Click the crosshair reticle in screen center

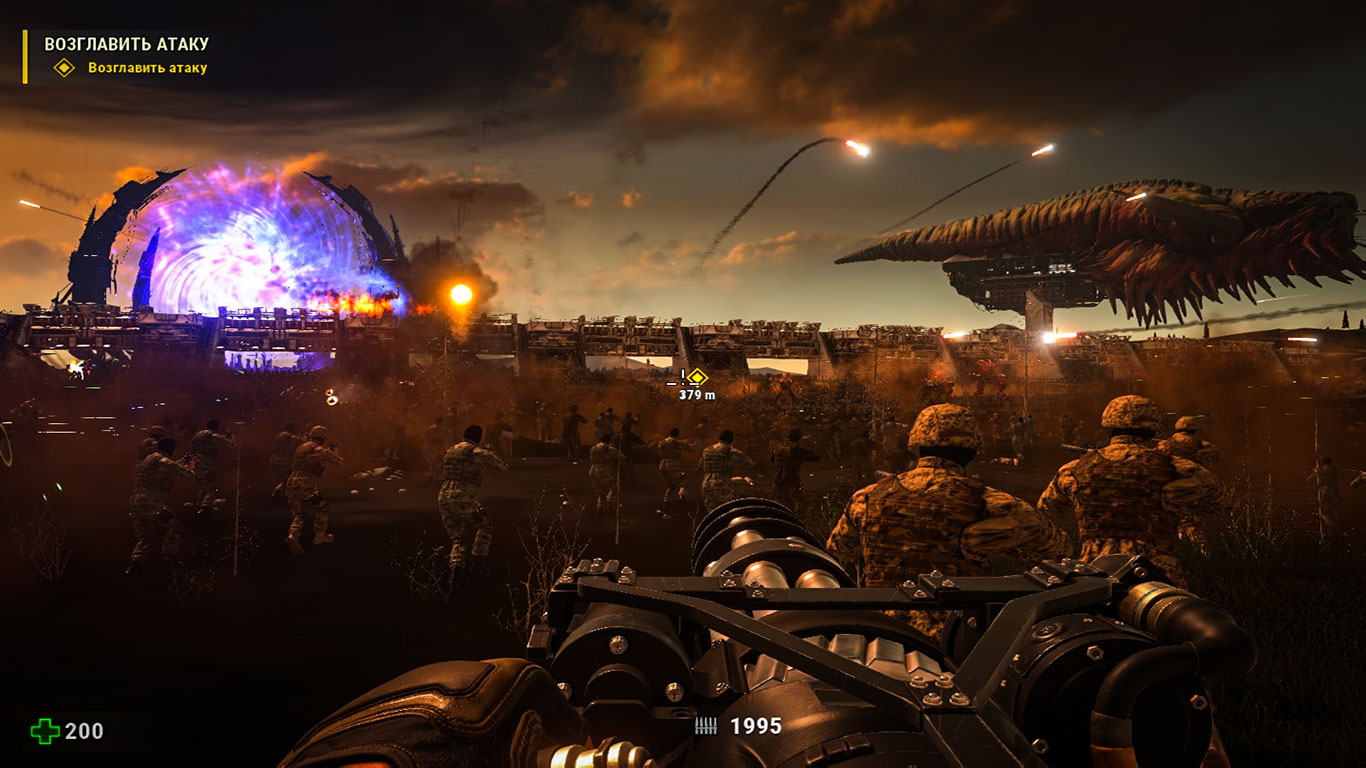[x=683, y=383]
